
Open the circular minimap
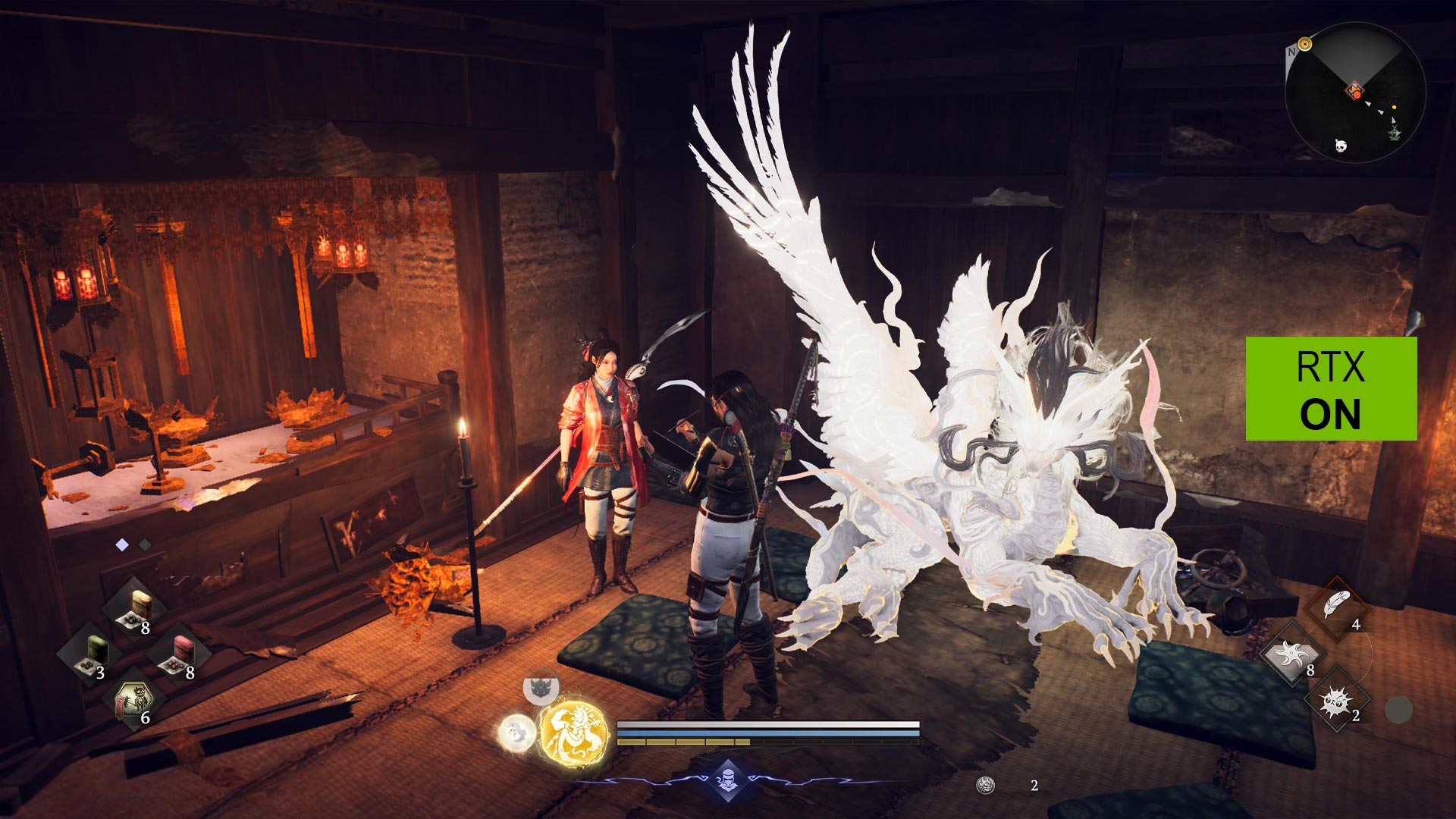point(1355,93)
